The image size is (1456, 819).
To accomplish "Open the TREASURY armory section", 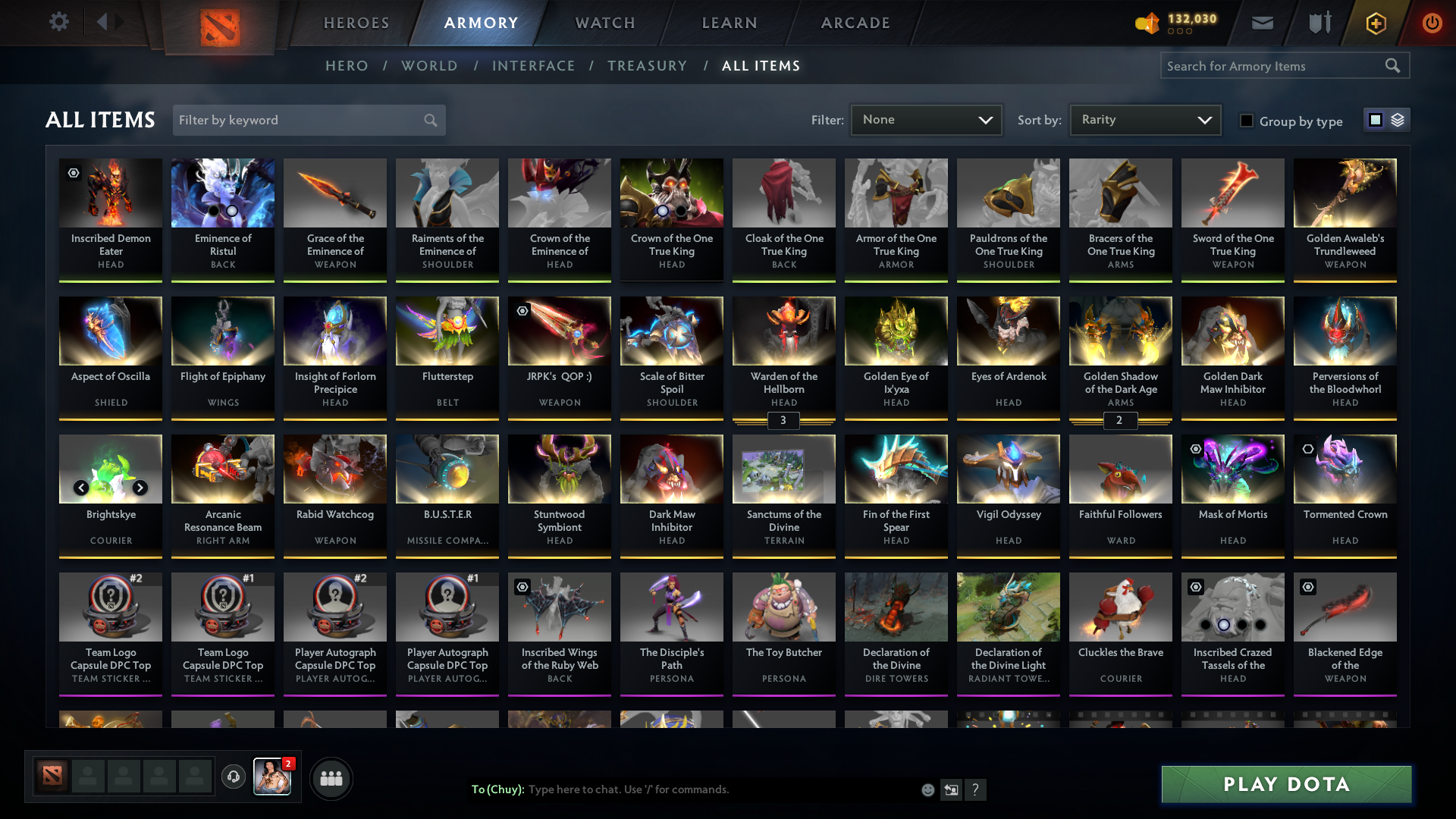I will click(x=647, y=66).
